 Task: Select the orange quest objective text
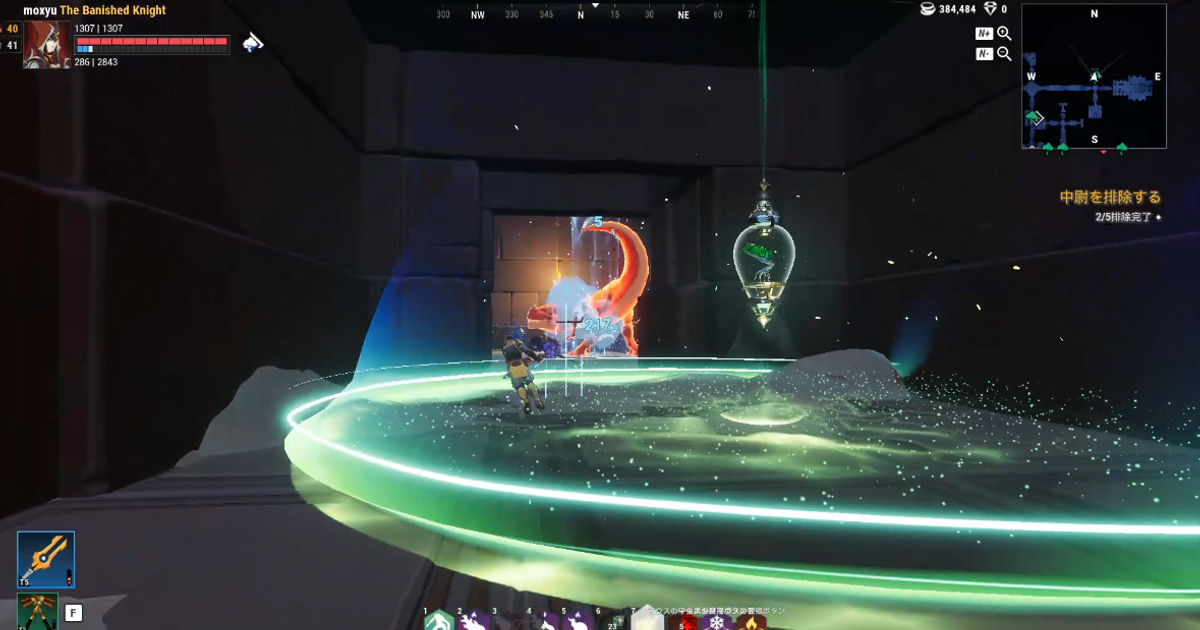(1110, 197)
